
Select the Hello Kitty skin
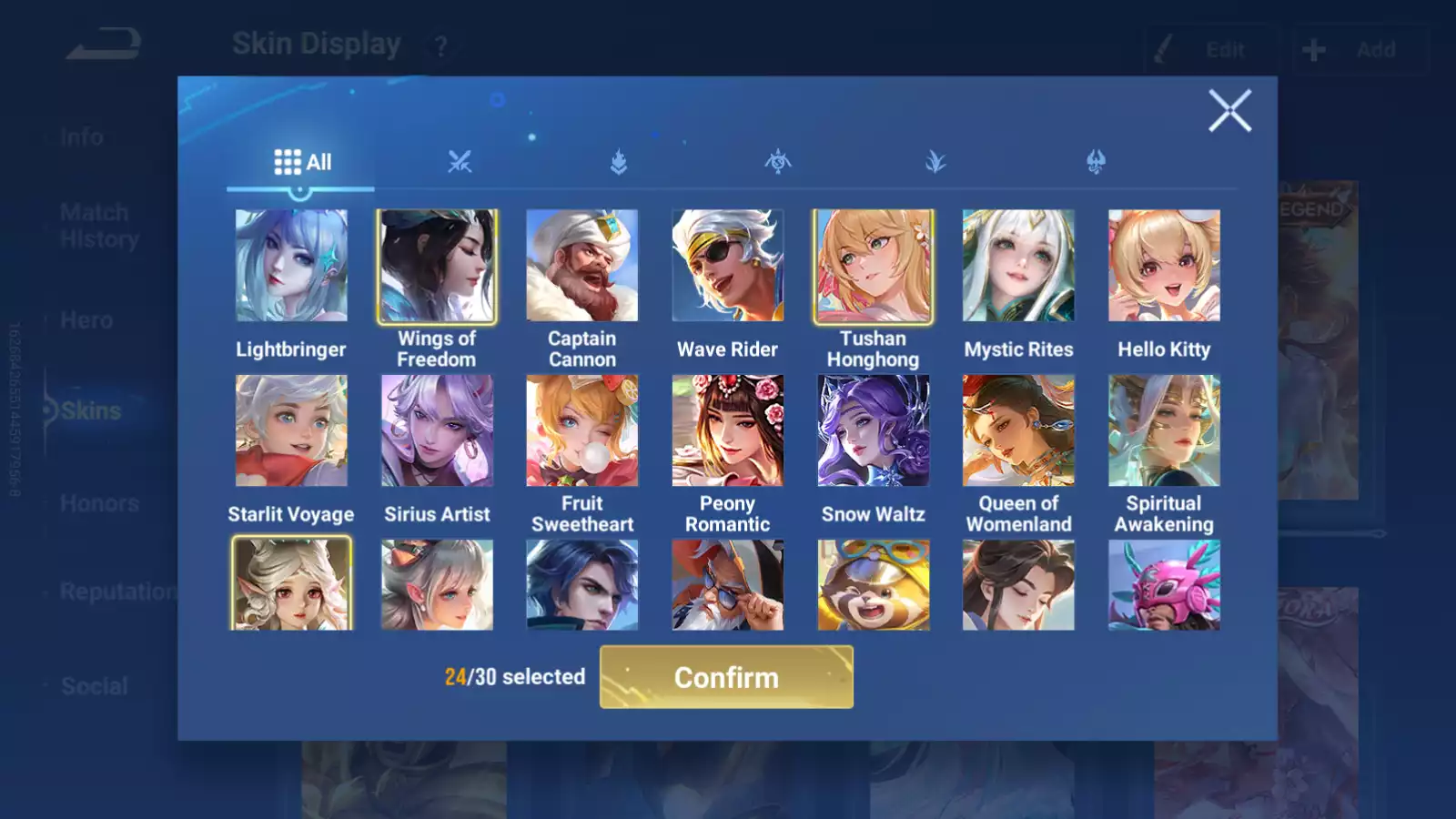click(1165, 265)
